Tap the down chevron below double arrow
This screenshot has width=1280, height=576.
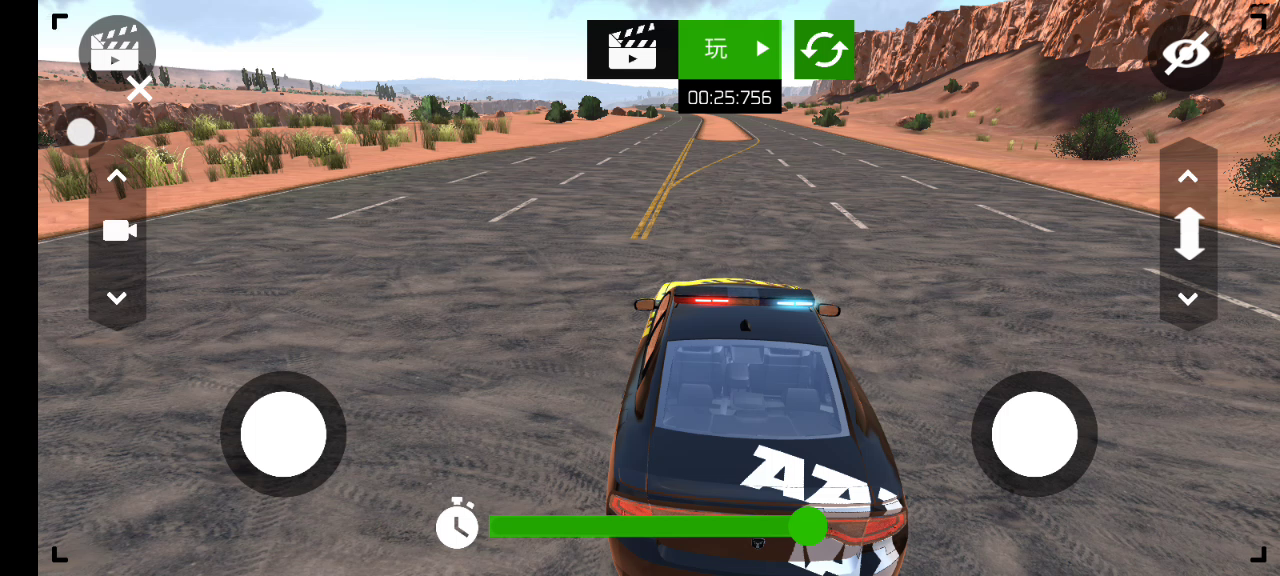click(x=1188, y=298)
